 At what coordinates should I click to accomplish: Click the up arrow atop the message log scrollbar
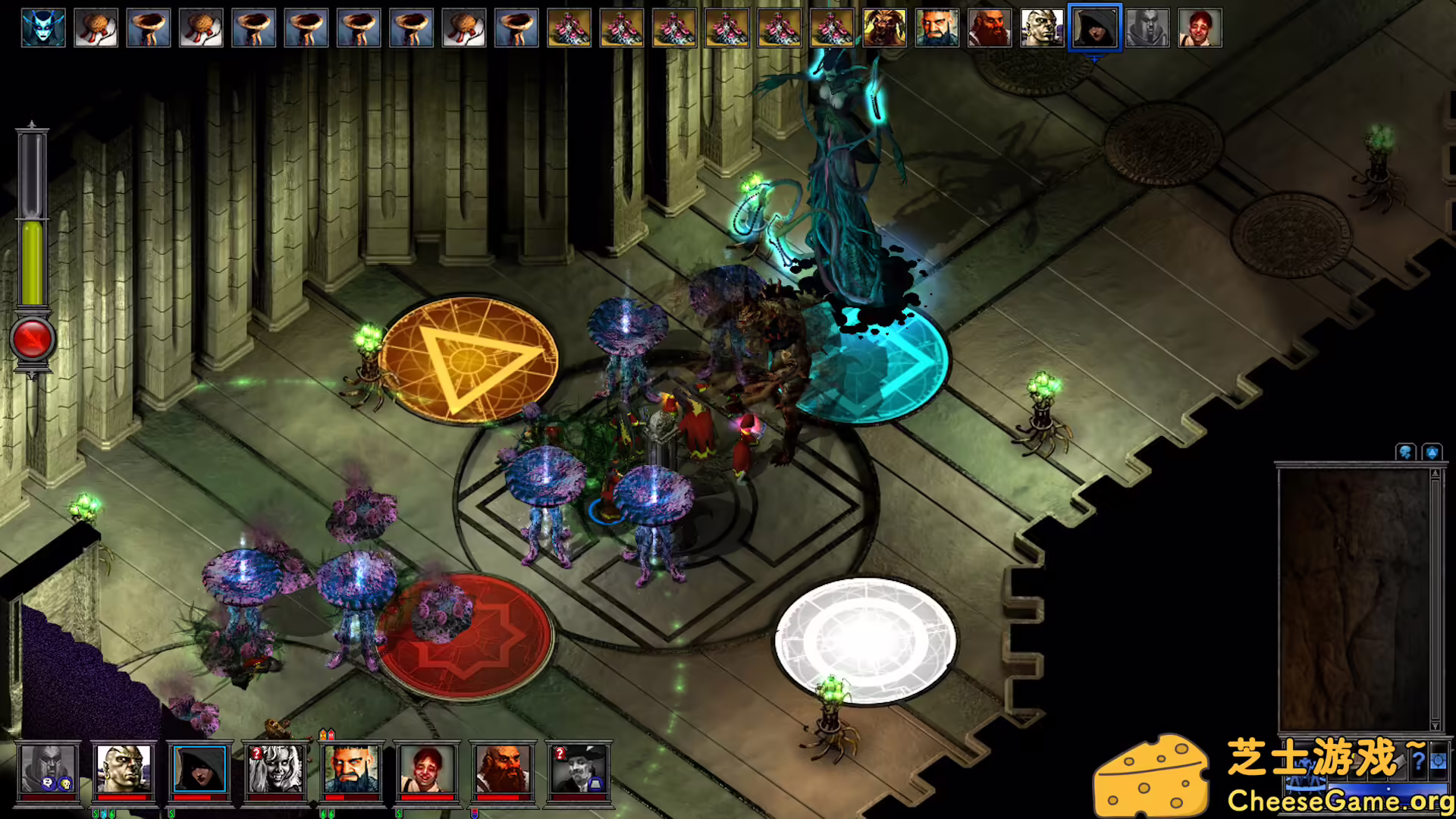point(1436,472)
